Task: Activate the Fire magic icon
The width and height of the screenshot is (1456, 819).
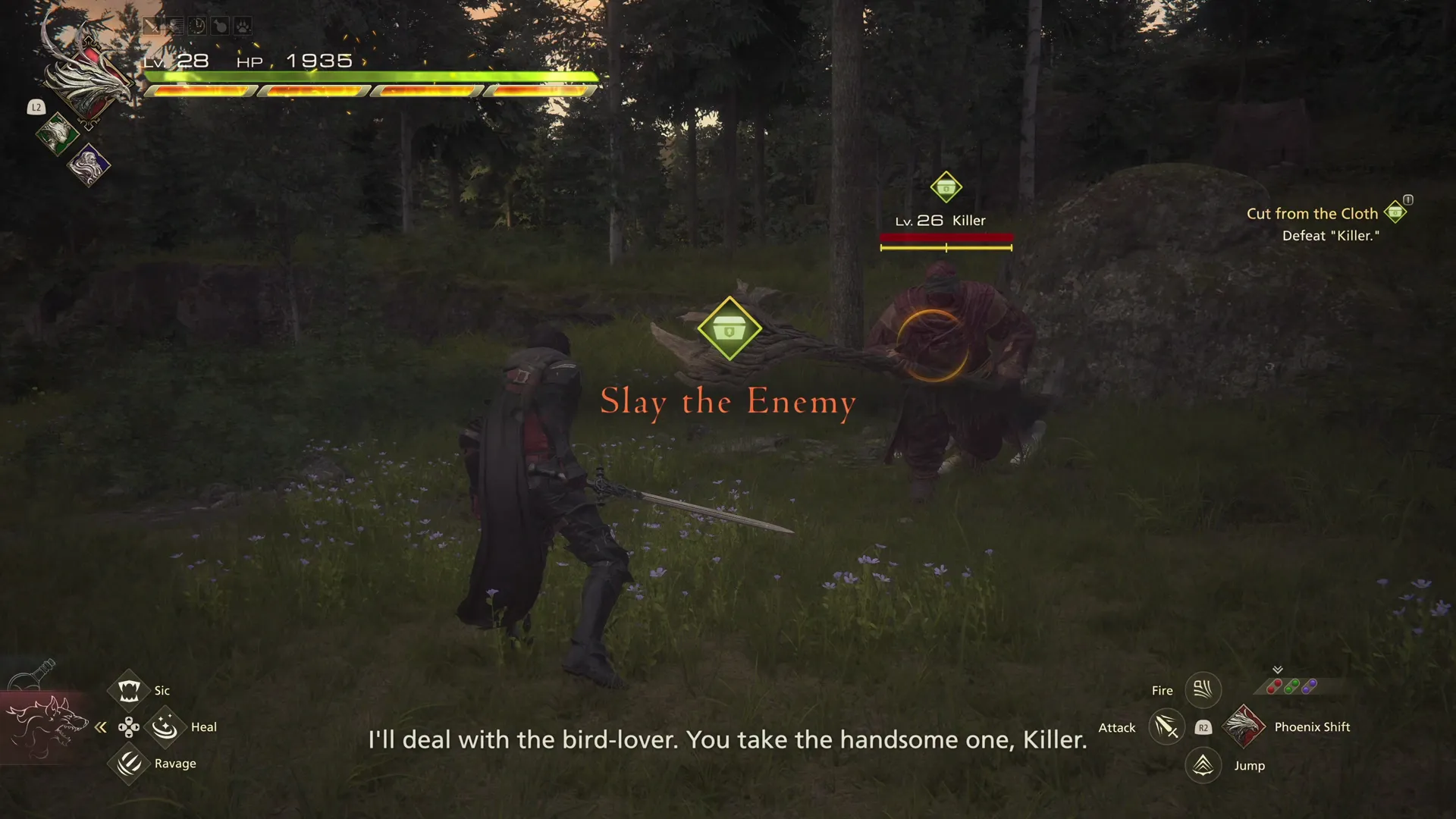Action: [1203, 689]
